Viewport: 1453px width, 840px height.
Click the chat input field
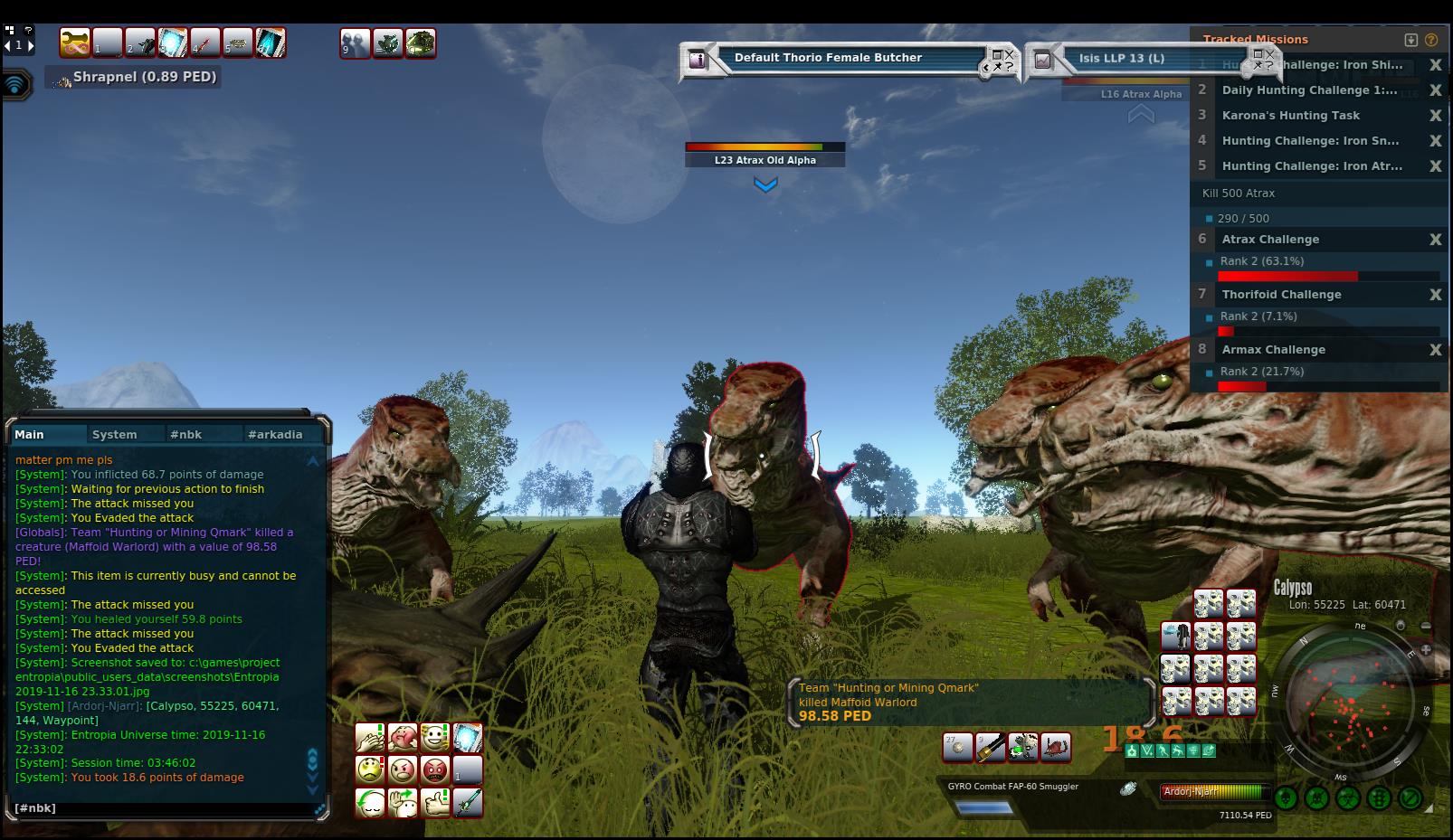tap(163, 807)
